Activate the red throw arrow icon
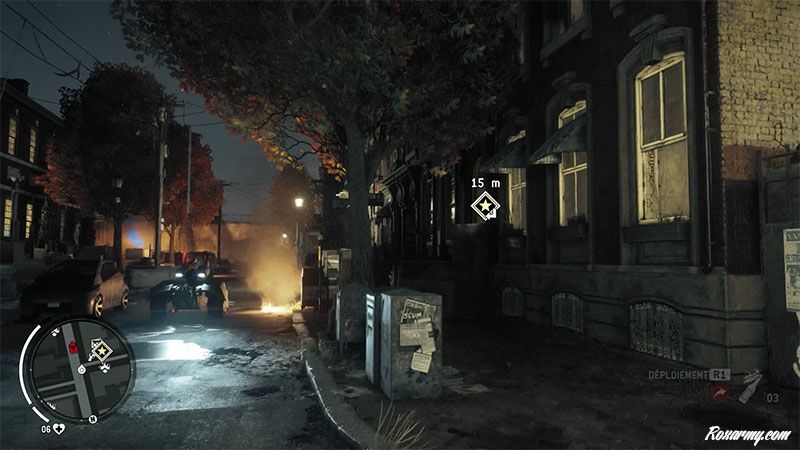The width and height of the screenshot is (800, 450). 718,393
